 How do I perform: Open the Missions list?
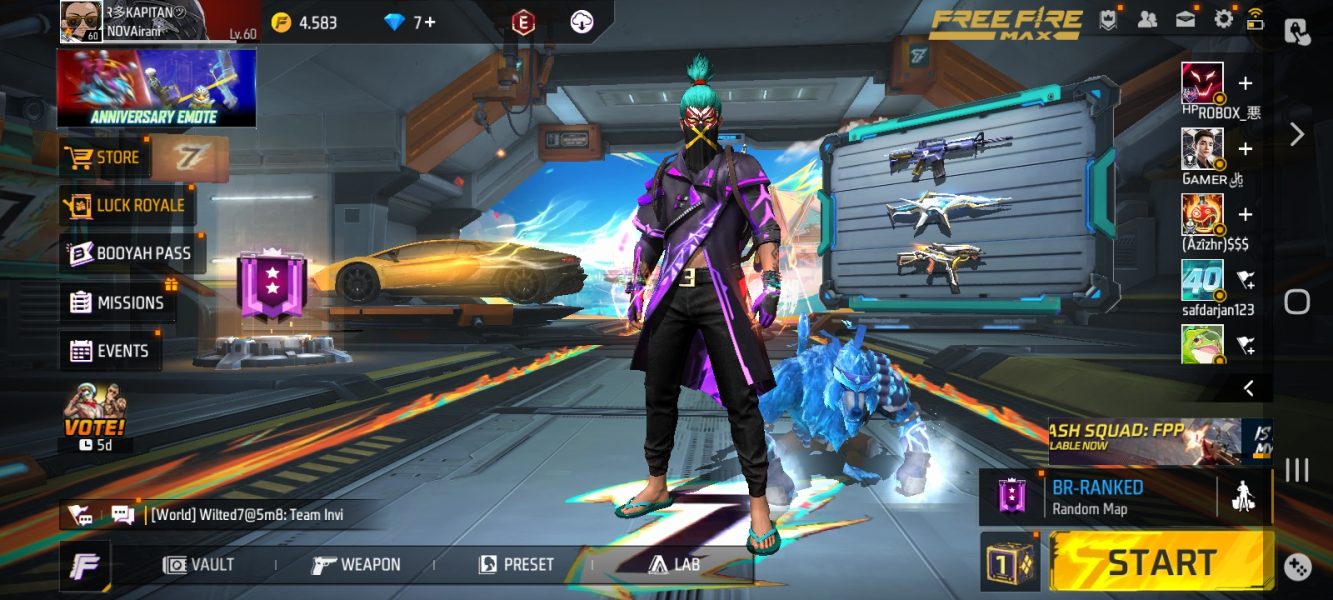(117, 302)
